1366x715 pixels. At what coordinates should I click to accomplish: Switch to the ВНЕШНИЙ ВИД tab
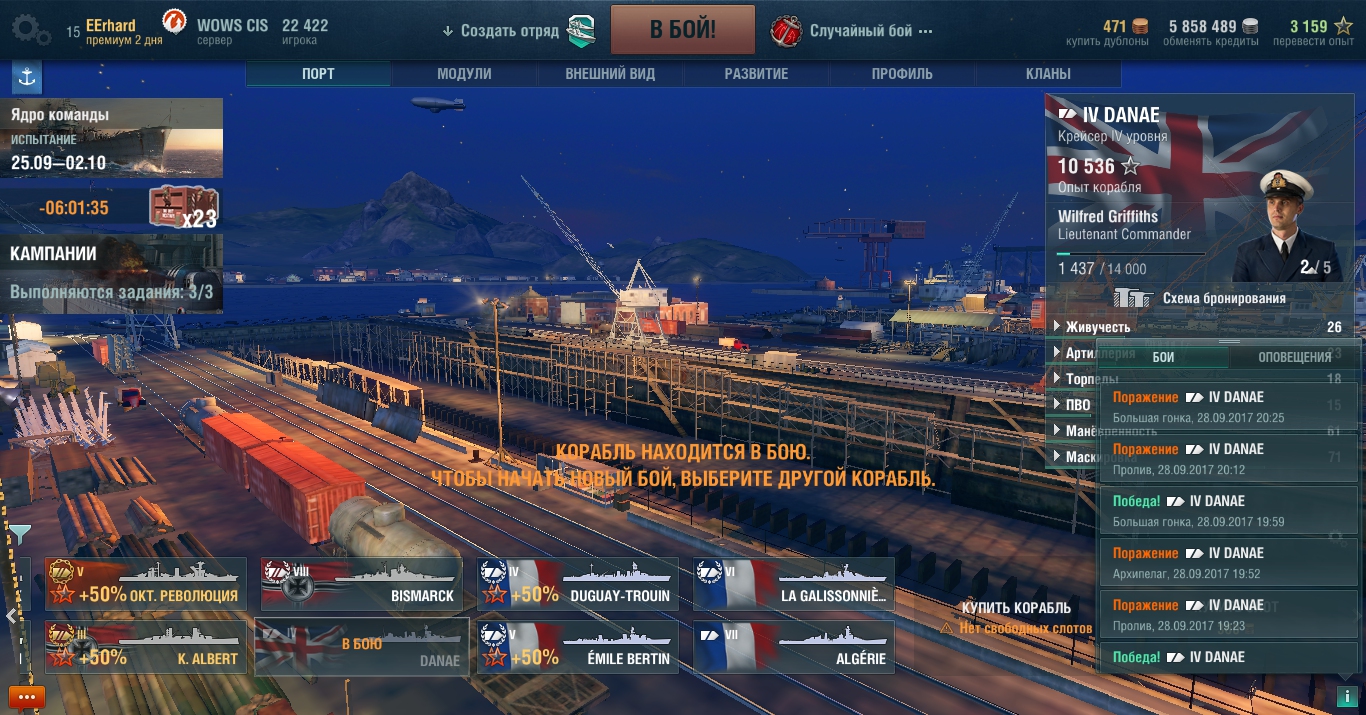610,74
